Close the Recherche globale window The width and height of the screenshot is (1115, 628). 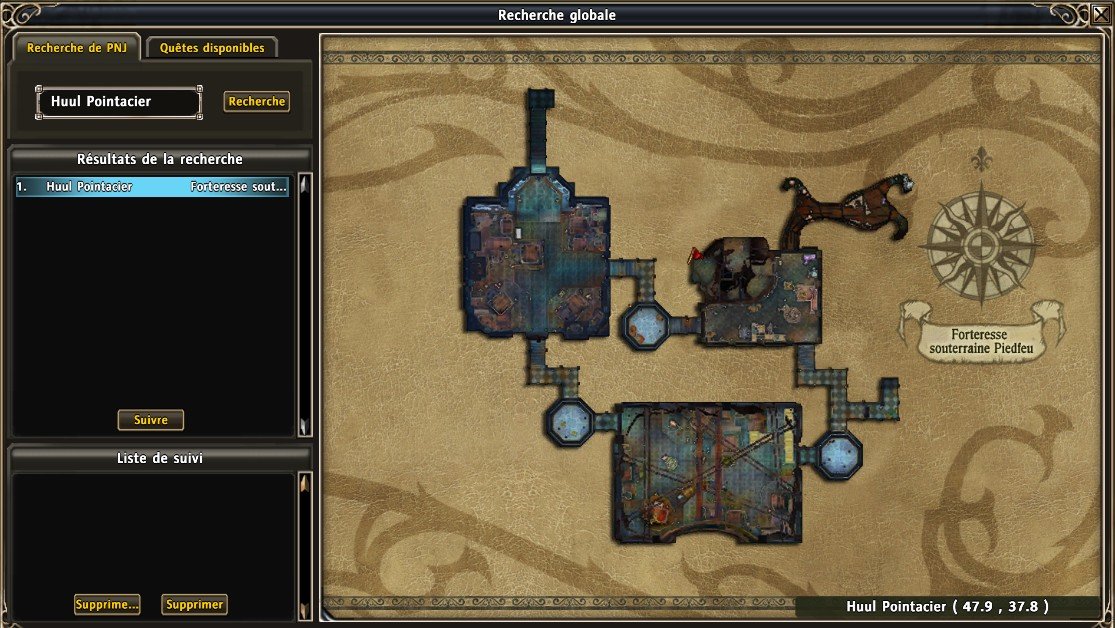coord(1101,14)
